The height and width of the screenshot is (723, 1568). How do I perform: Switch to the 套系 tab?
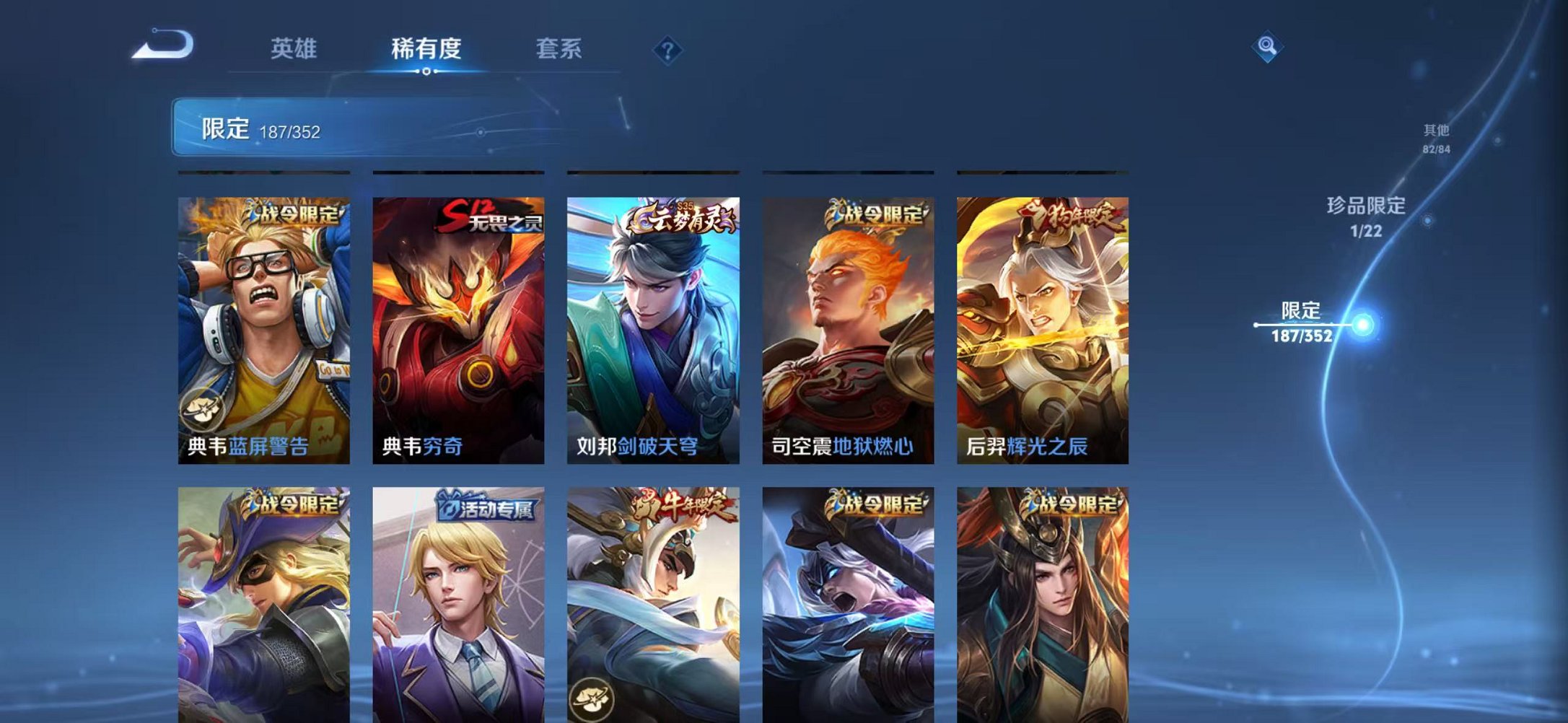coord(557,49)
